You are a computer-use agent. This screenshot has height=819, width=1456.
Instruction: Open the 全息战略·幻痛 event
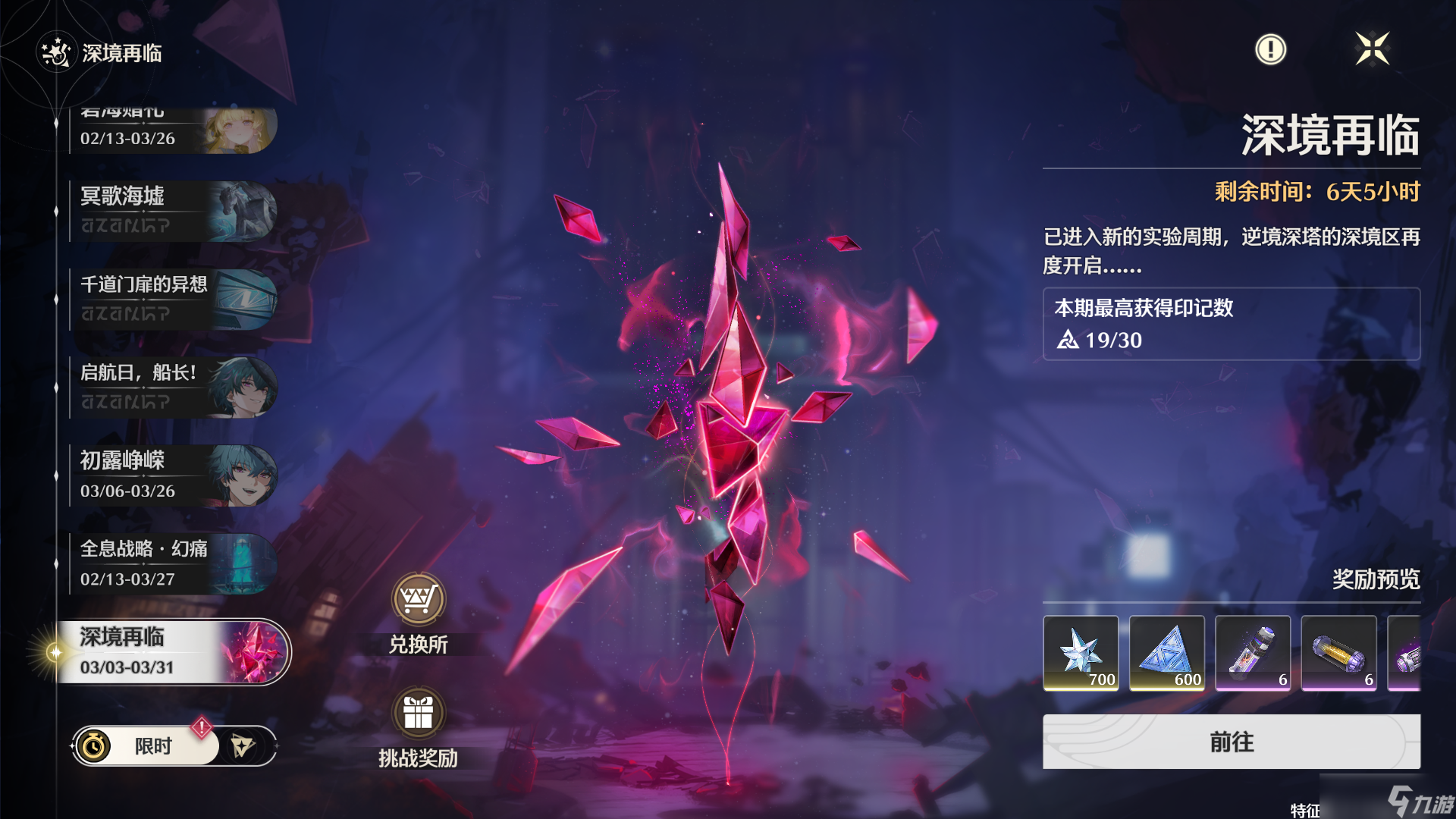point(173,563)
